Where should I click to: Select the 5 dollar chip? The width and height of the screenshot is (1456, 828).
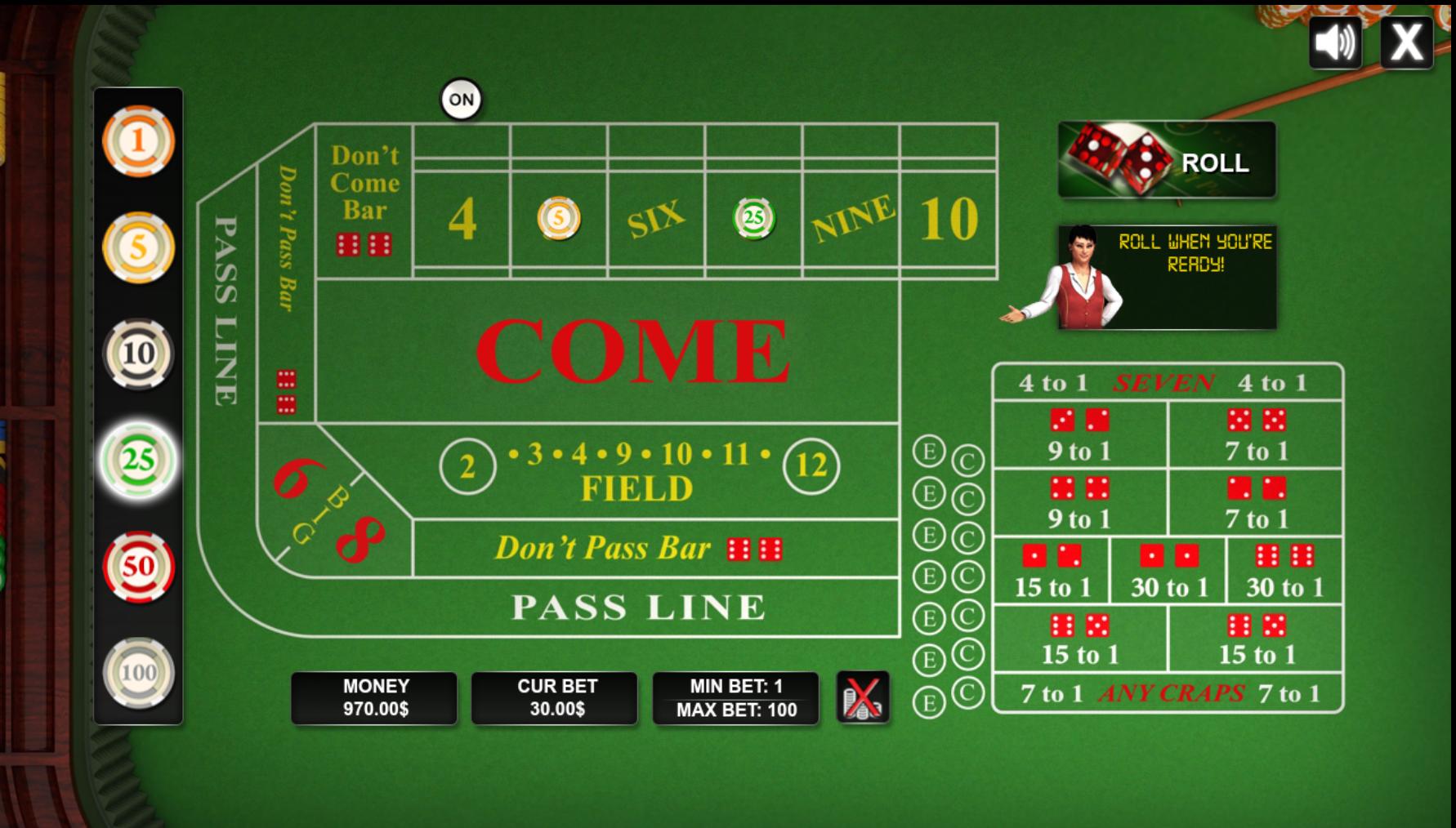point(139,245)
